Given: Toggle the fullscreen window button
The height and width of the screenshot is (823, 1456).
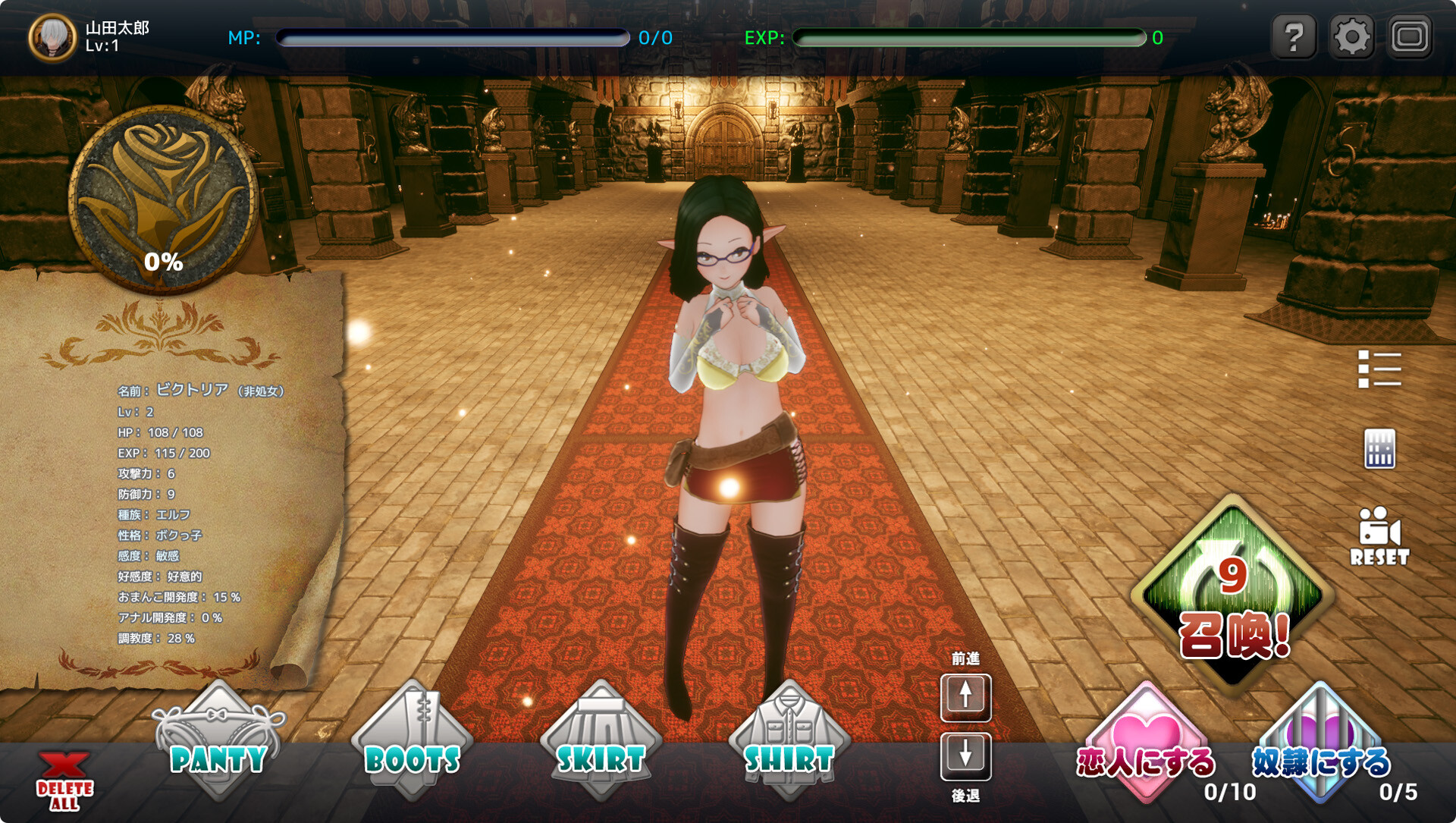Looking at the screenshot, I should pyautogui.click(x=1409, y=36).
